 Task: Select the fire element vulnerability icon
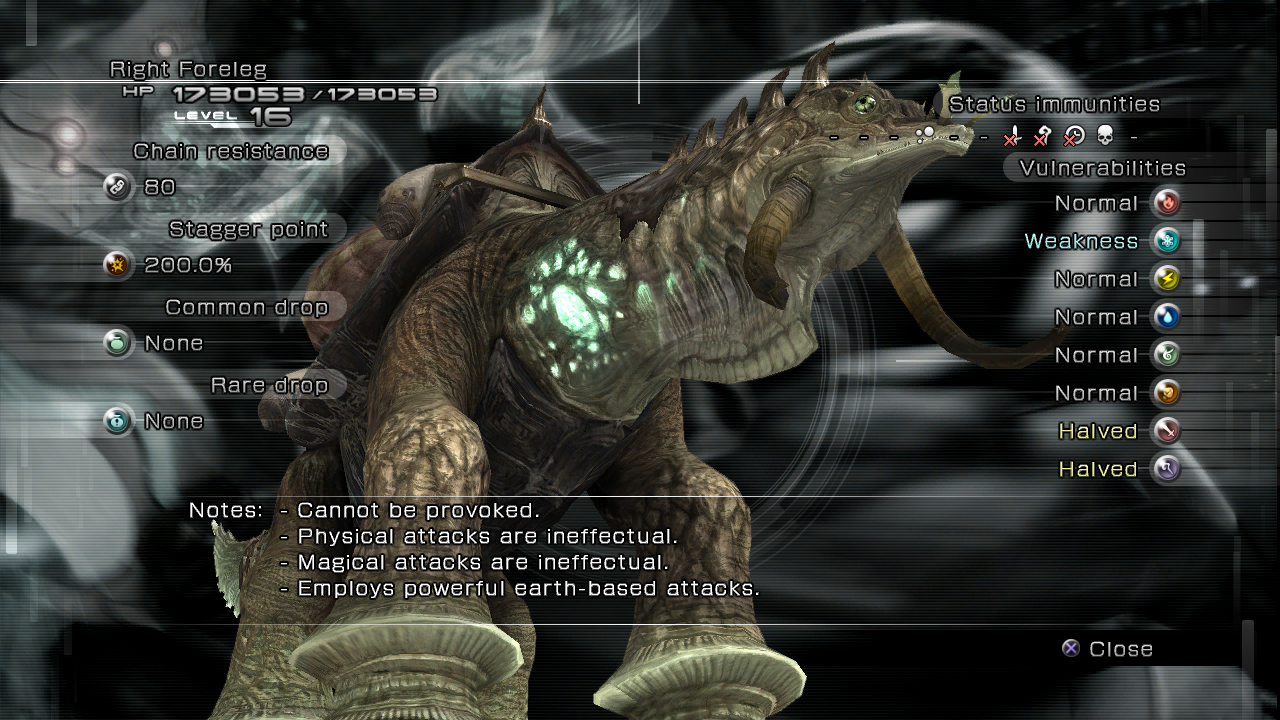point(1166,203)
